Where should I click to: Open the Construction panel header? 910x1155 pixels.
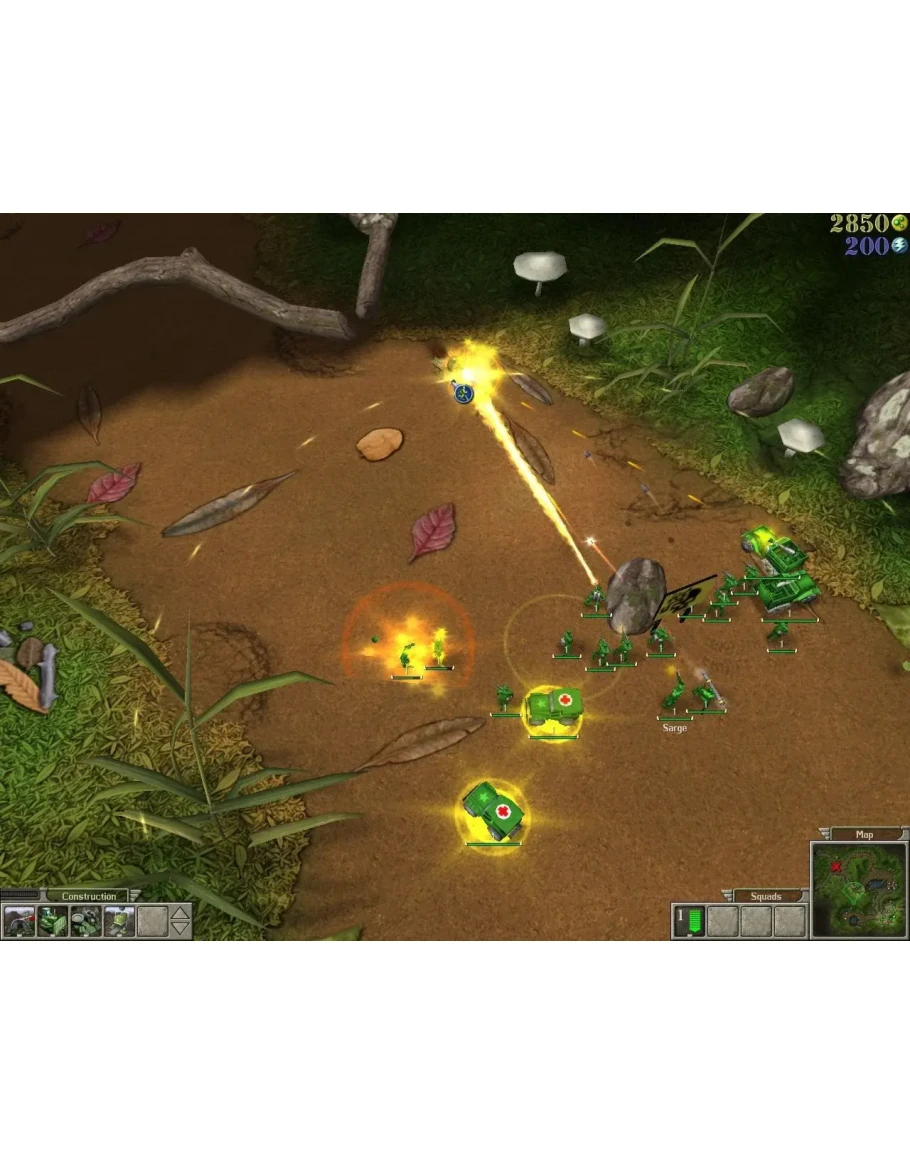click(x=88, y=896)
